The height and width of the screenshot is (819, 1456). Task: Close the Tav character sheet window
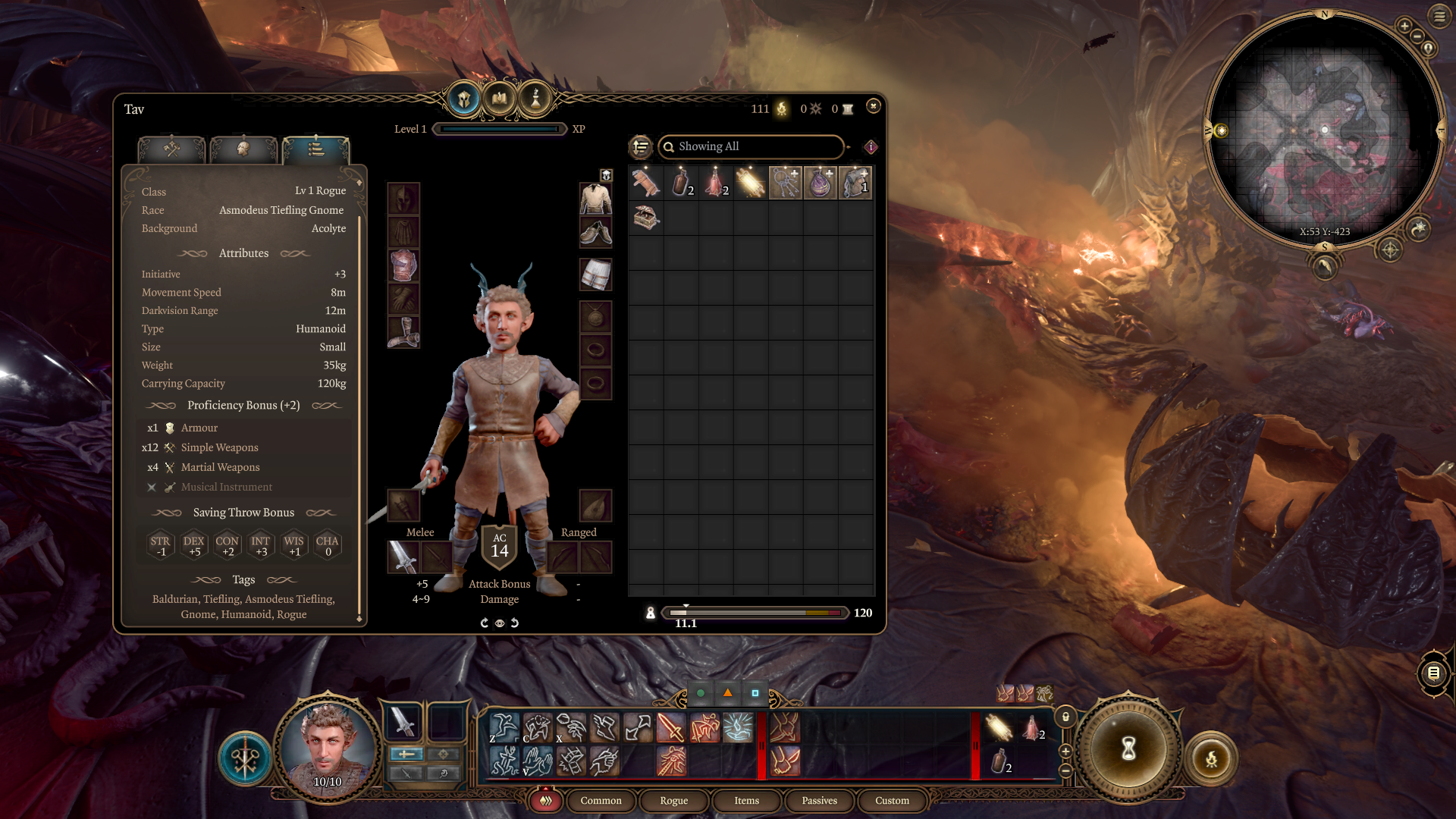(x=874, y=106)
